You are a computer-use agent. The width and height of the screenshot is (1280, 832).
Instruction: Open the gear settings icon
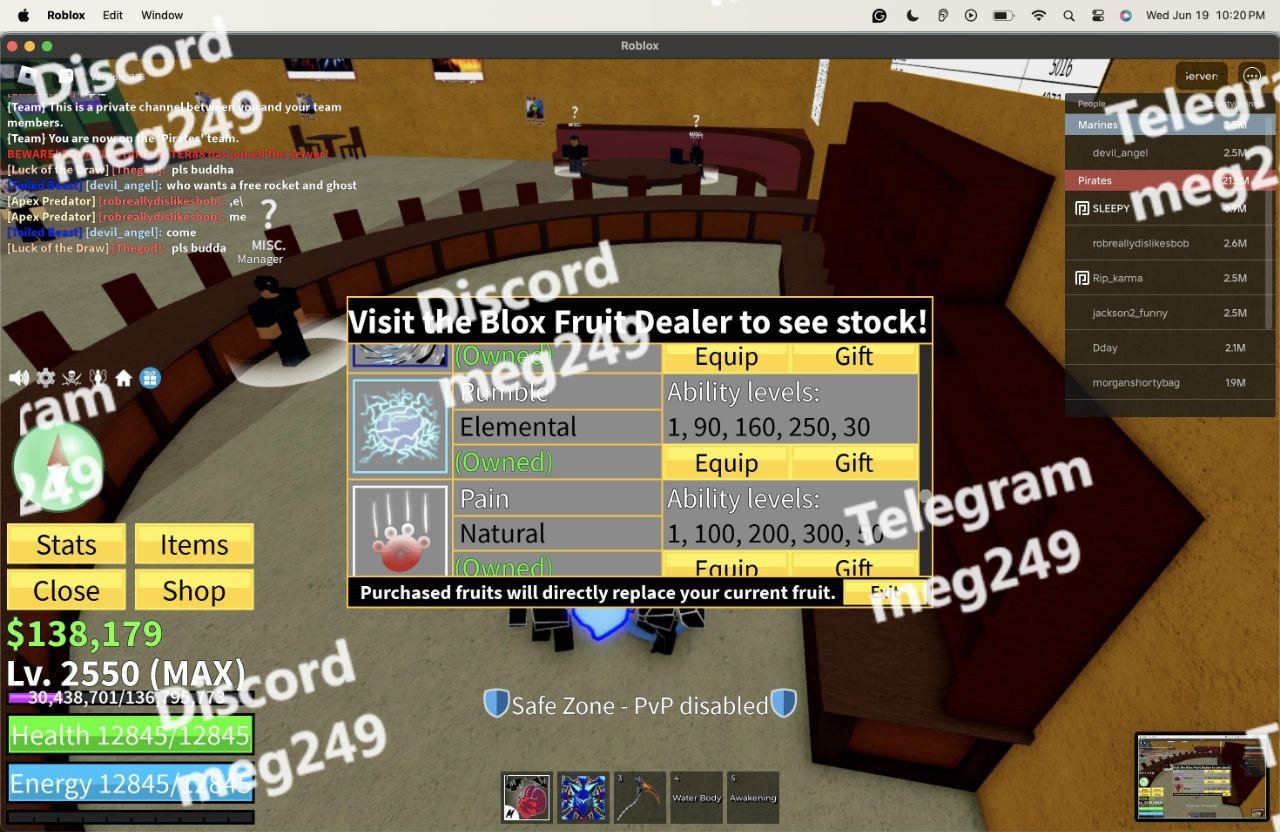click(46, 378)
